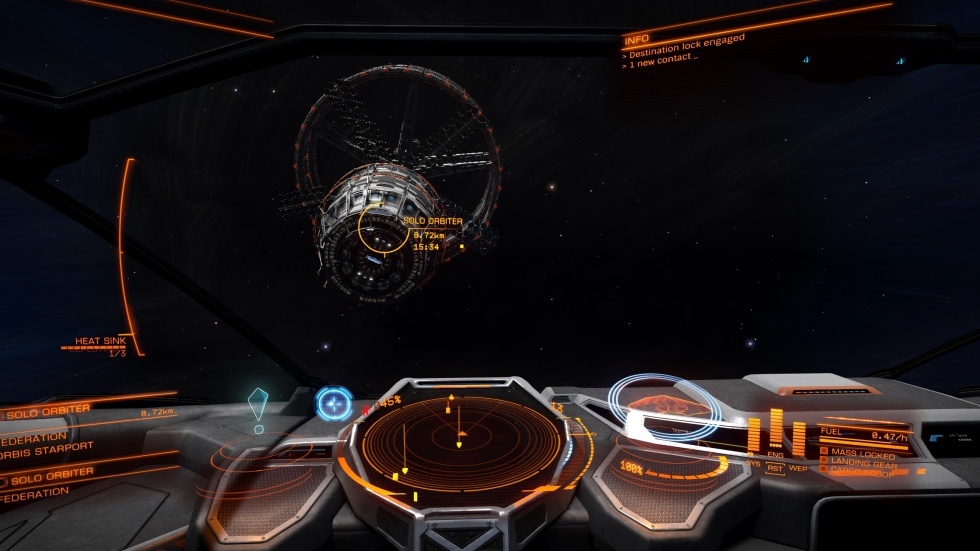The image size is (980, 551).
Task: Select the ENG power distributor bar
Action: pos(775,430)
